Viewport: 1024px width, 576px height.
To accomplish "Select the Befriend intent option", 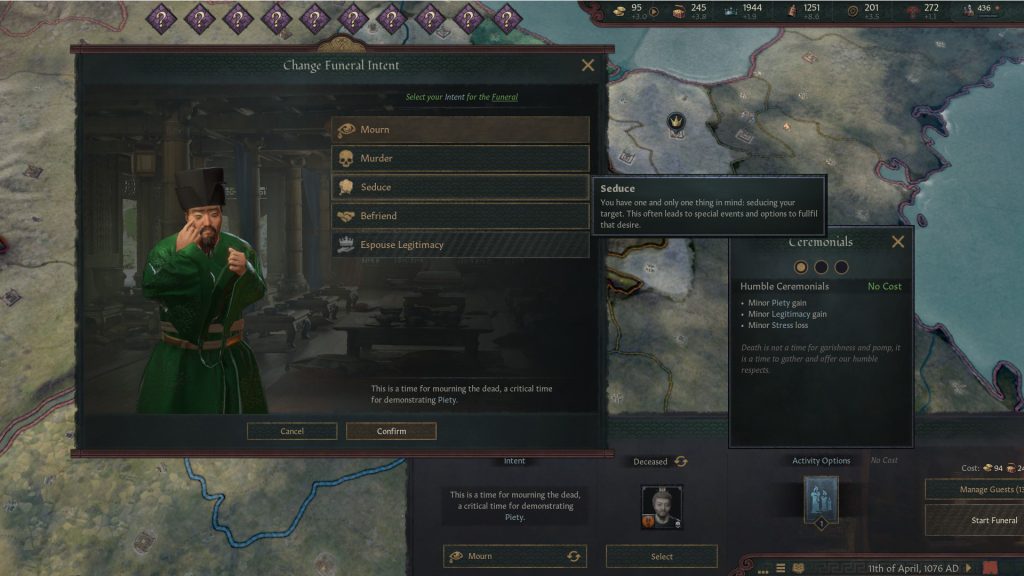I will 460,216.
